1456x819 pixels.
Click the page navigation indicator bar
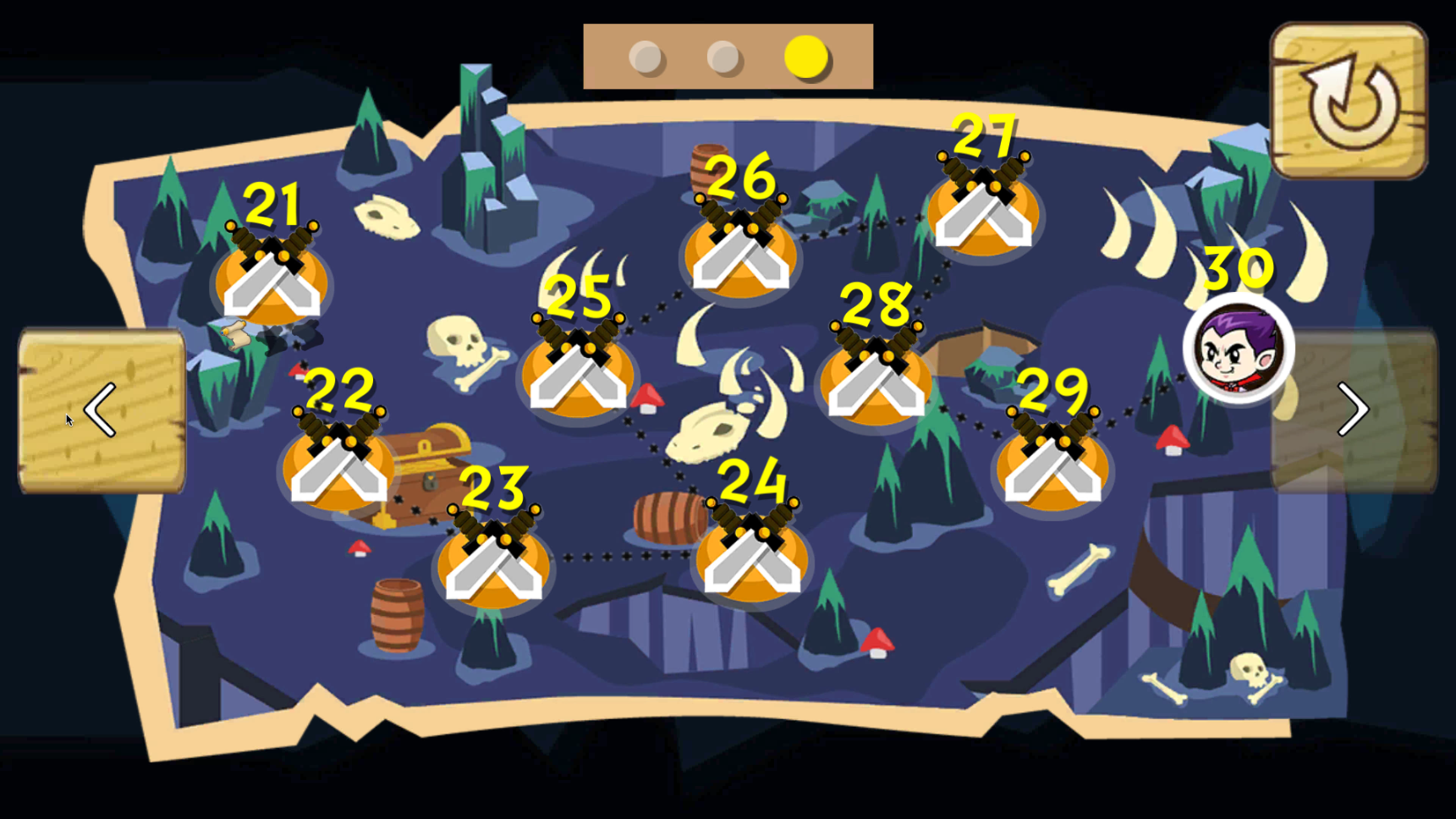click(728, 57)
